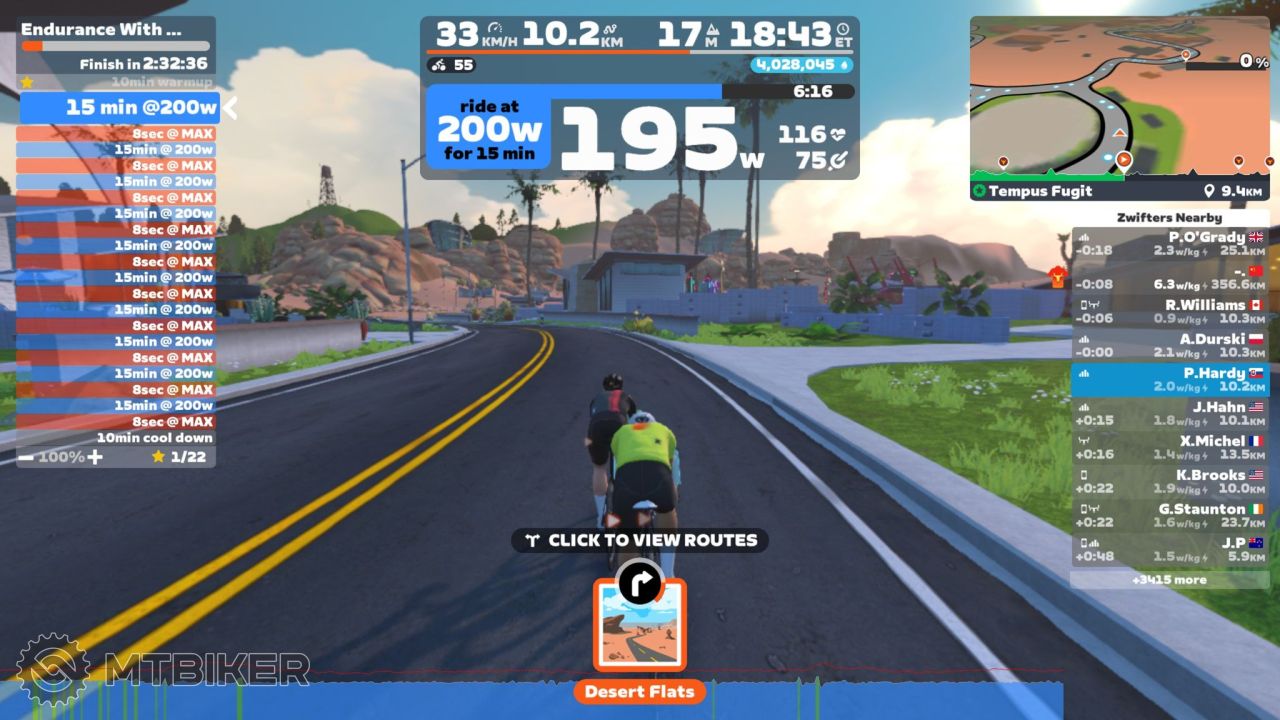
Task: Choose A.Durski from the rider list
Action: [x=1169, y=346]
